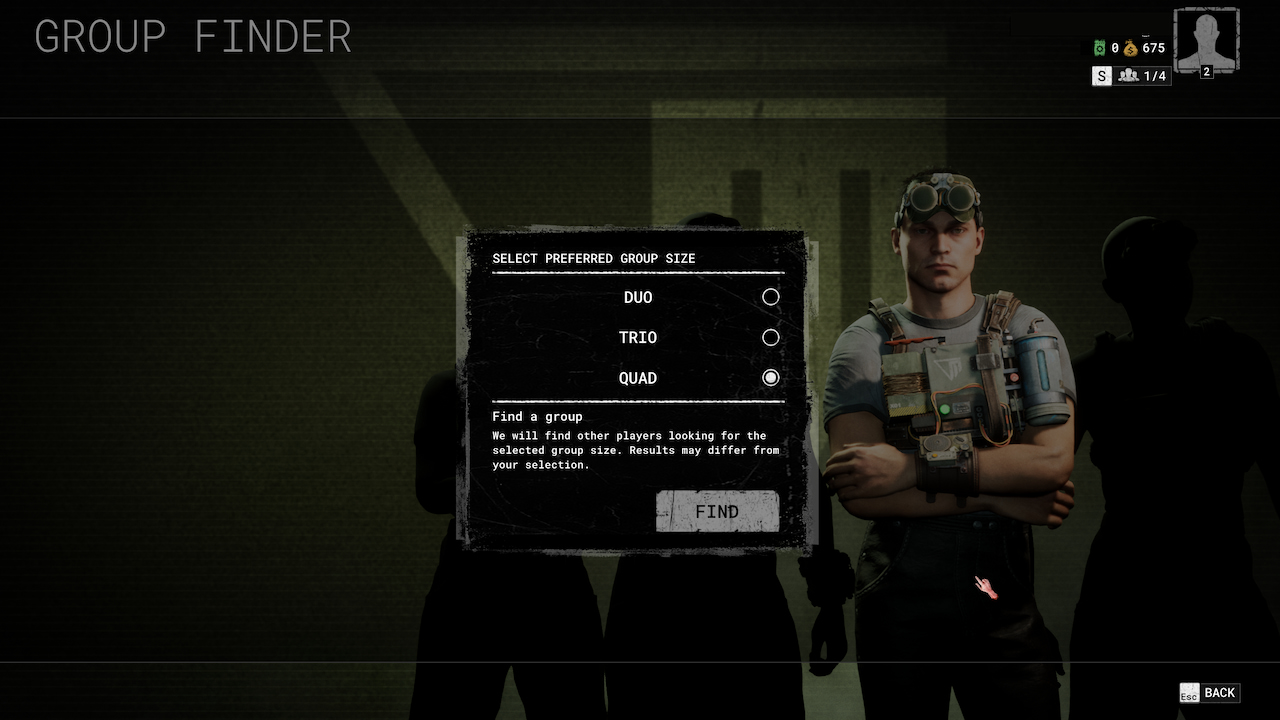Click the Esc key icon beside BACK
This screenshot has height=720, width=1280.
pos(1188,692)
